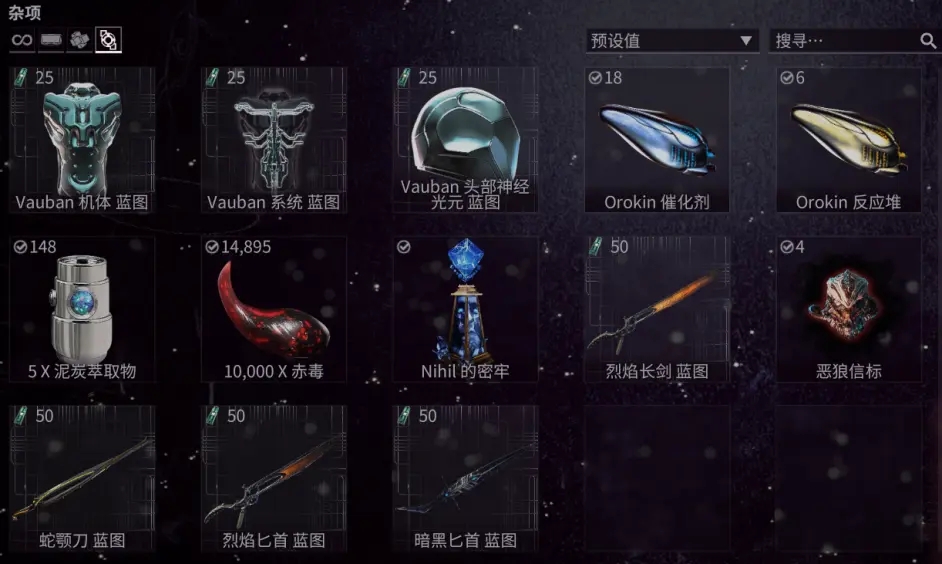
Task: Select the Orokin 催化剂 slot
Action: (x=657, y=139)
